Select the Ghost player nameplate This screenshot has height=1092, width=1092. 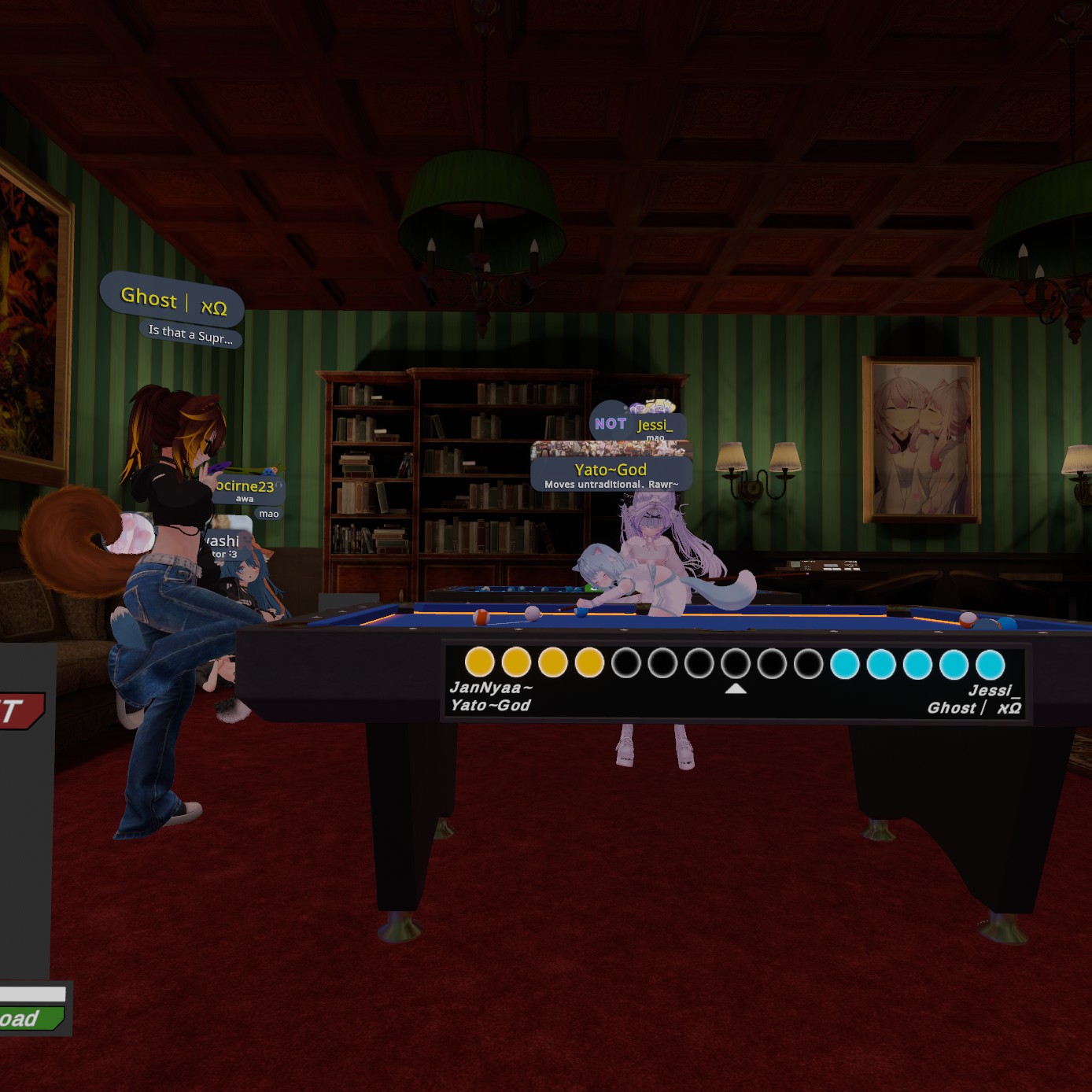172,301
